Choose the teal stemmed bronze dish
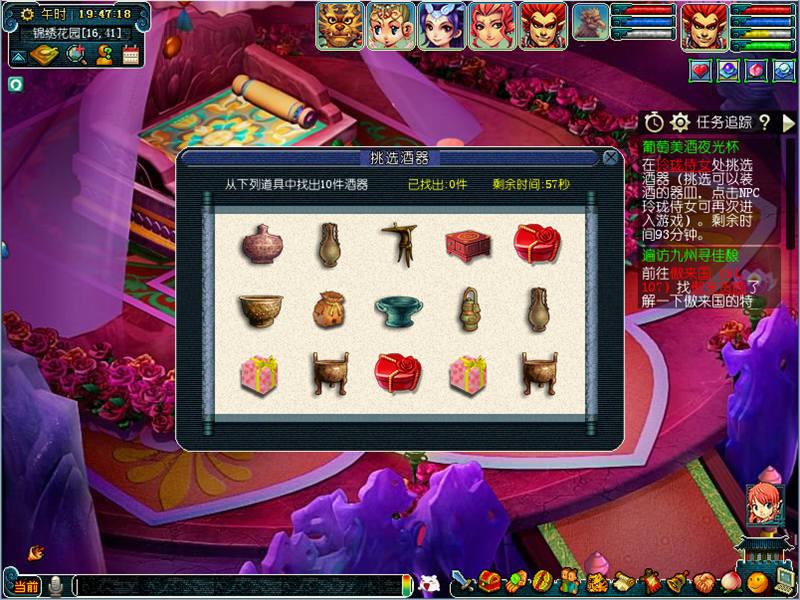The height and width of the screenshot is (600, 800). click(397, 310)
